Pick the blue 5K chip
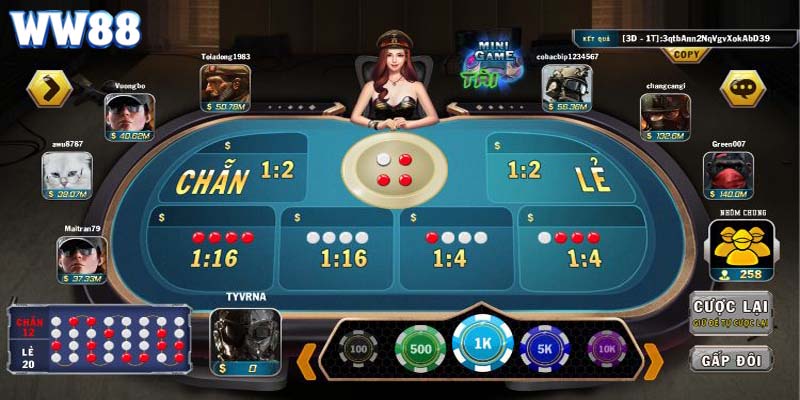800x400 pixels. point(545,349)
